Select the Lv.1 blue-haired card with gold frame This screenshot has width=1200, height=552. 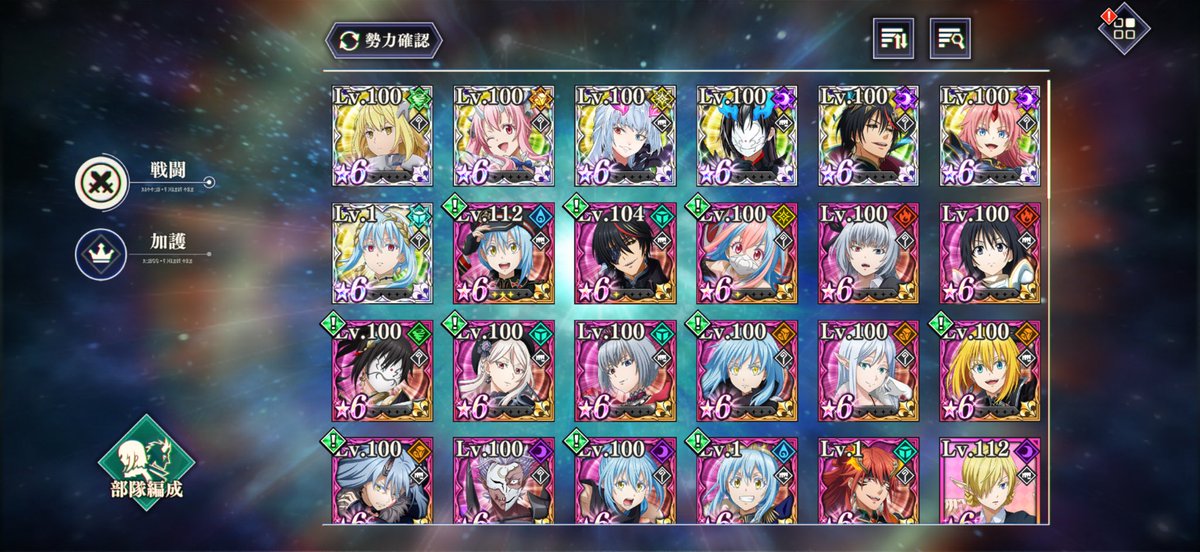[x=382, y=254]
